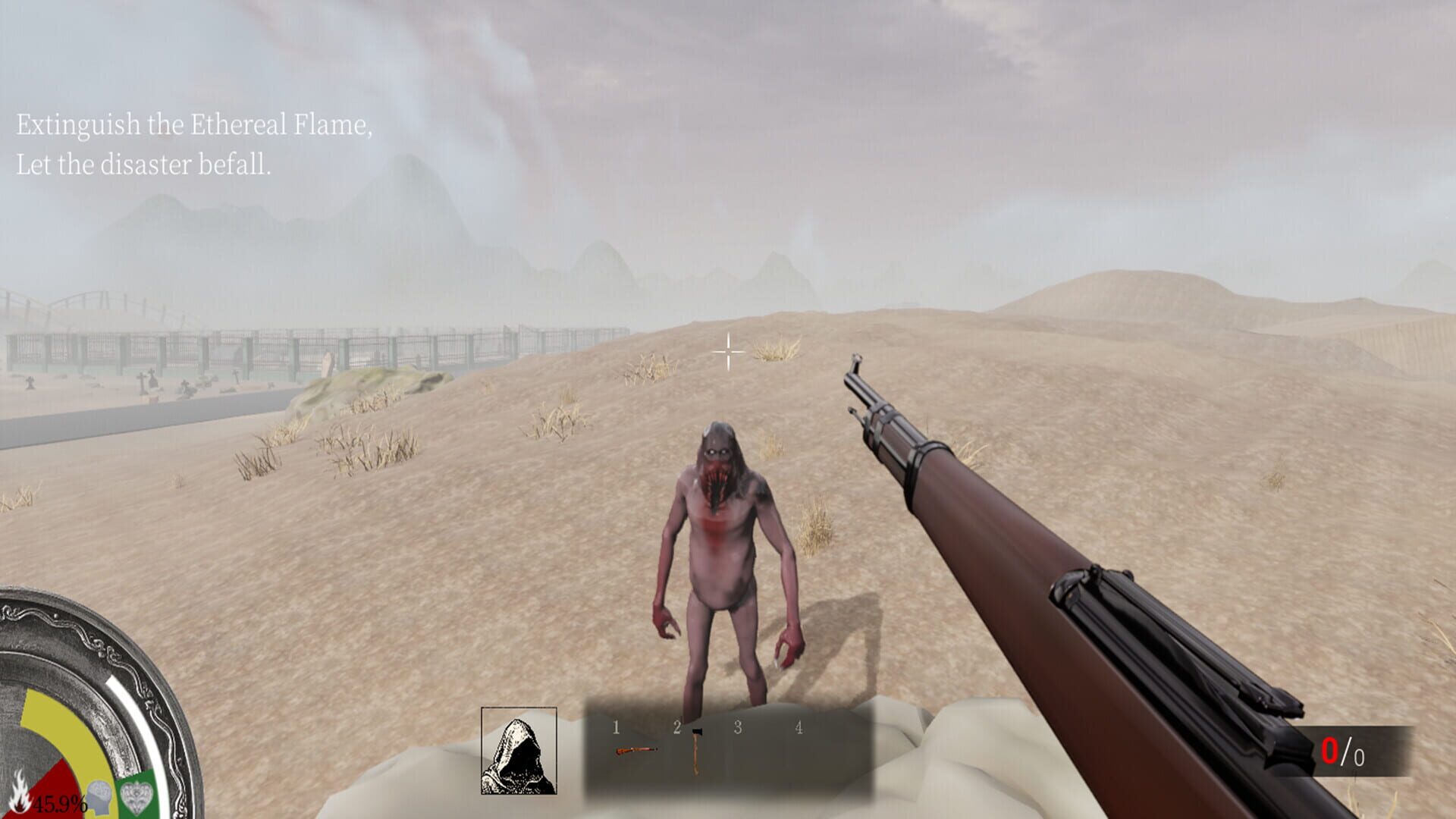The image size is (1456, 819).
Task: Click the crosshair at screen center
Action: click(x=727, y=351)
